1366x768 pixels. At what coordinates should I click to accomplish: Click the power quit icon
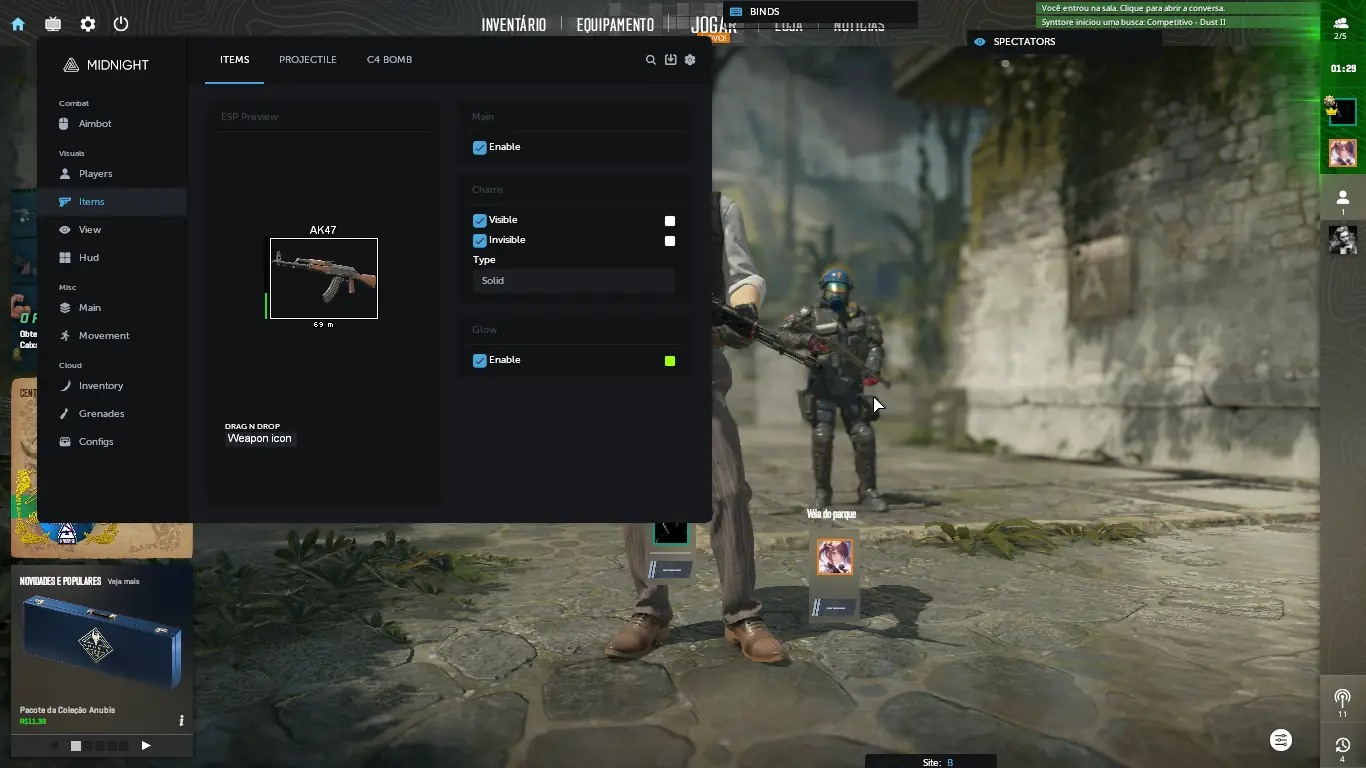pyautogui.click(x=121, y=24)
